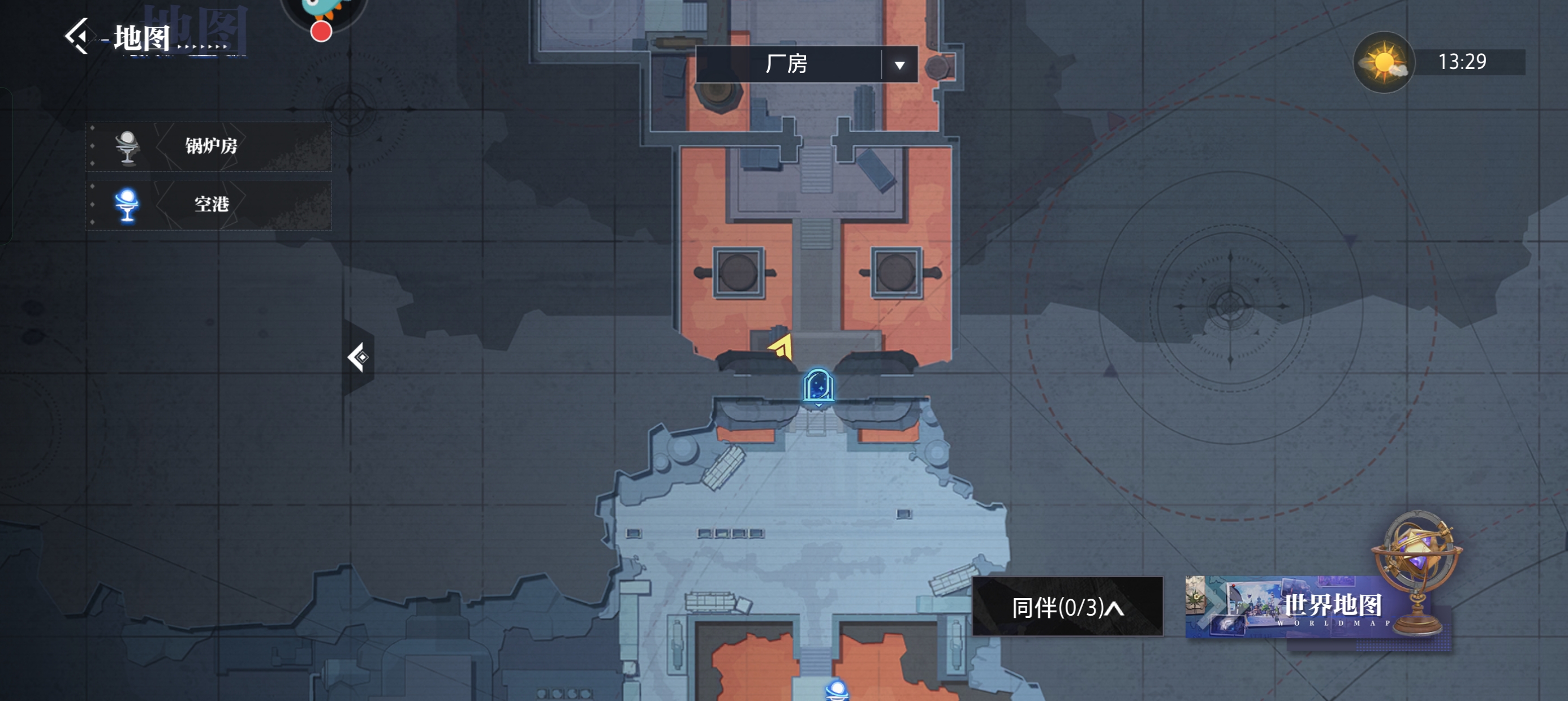The width and height of the screenshot is (1568, 701).
Task: Go back using the arrow beside 地图
Action: [x=78, y=37]
